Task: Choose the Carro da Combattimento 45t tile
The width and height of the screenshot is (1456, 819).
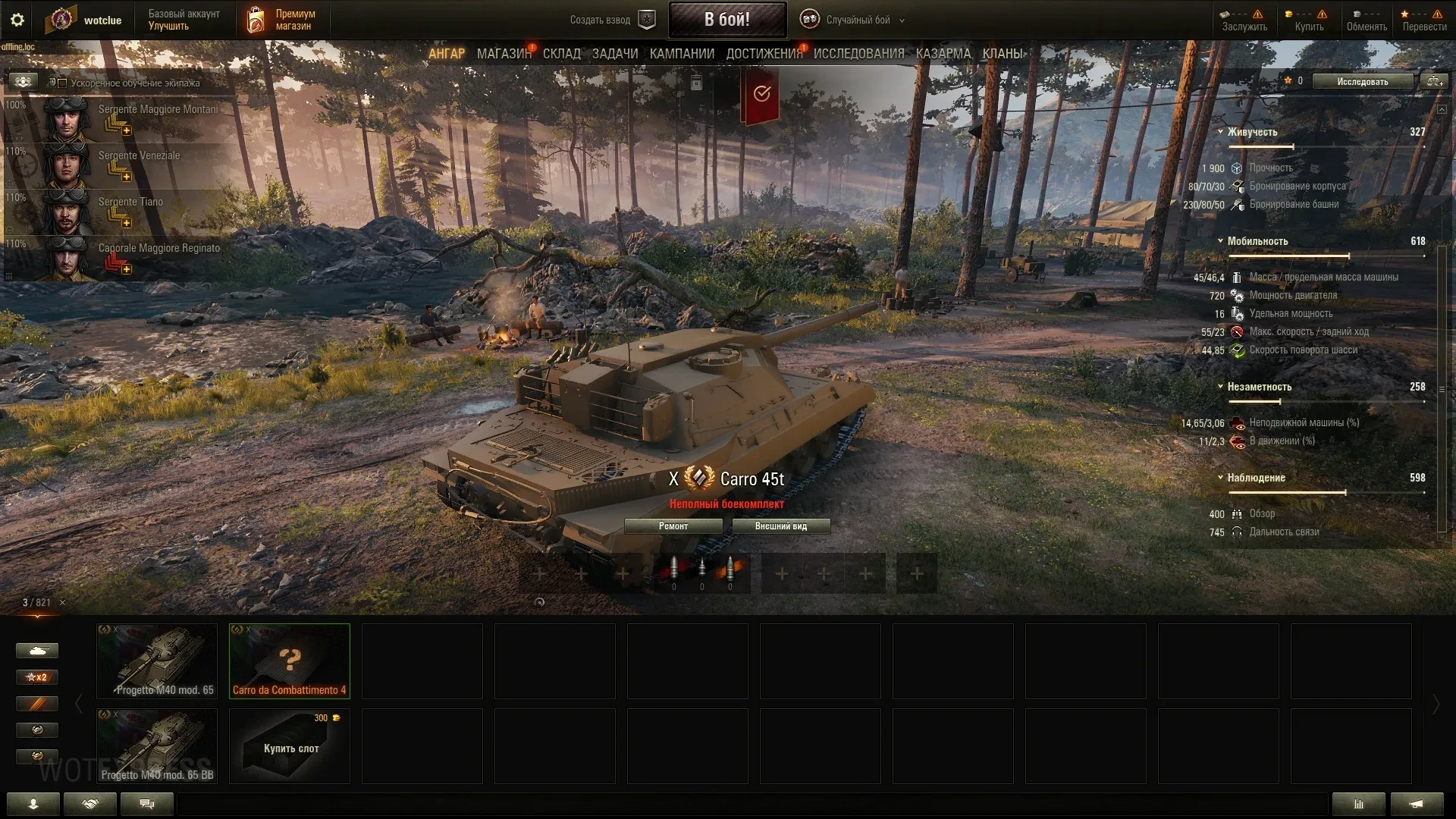Action: coord(289,661)
